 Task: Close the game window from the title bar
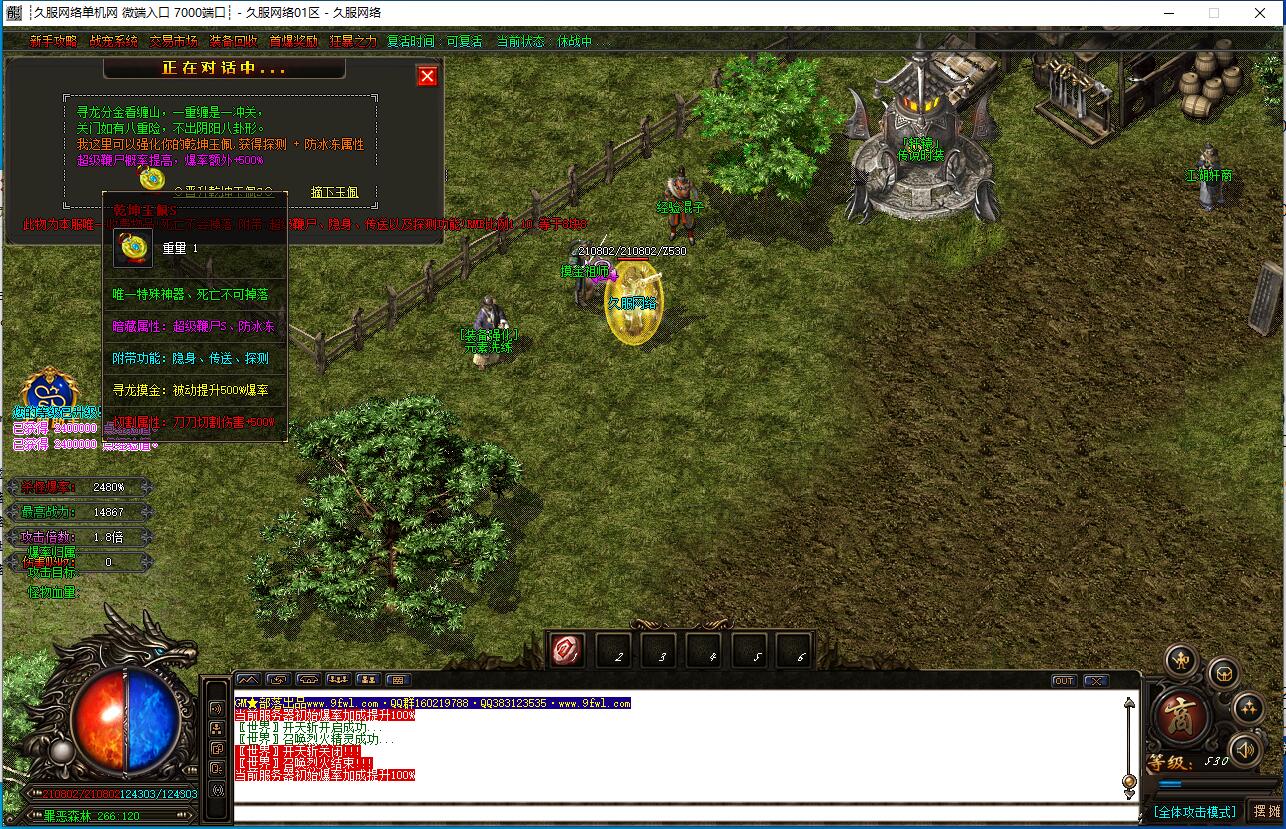click(1261, 13)
